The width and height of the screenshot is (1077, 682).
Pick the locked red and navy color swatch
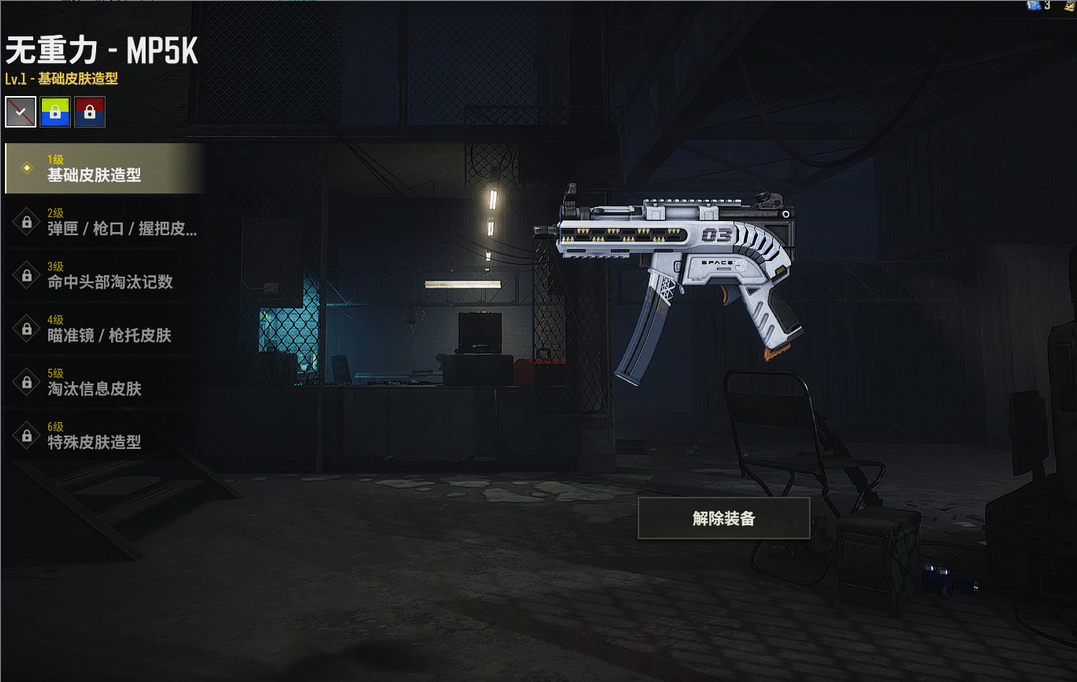pyautogui.click(x=90, y=112)
